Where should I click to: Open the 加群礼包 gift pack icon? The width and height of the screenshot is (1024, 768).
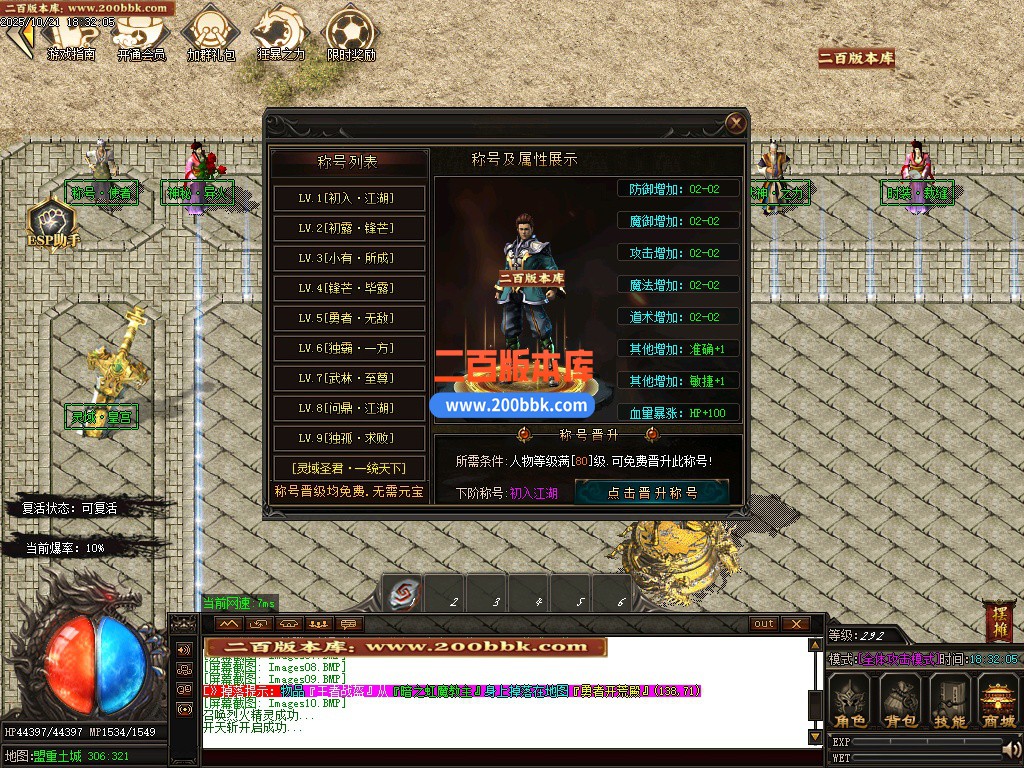210,34
